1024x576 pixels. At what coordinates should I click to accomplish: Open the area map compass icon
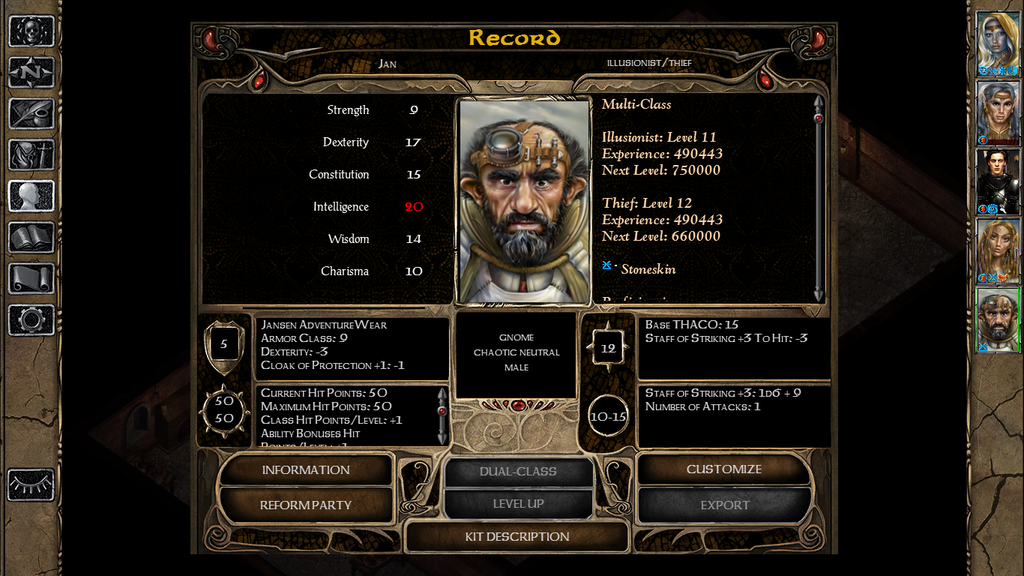(x=31, y=72)
